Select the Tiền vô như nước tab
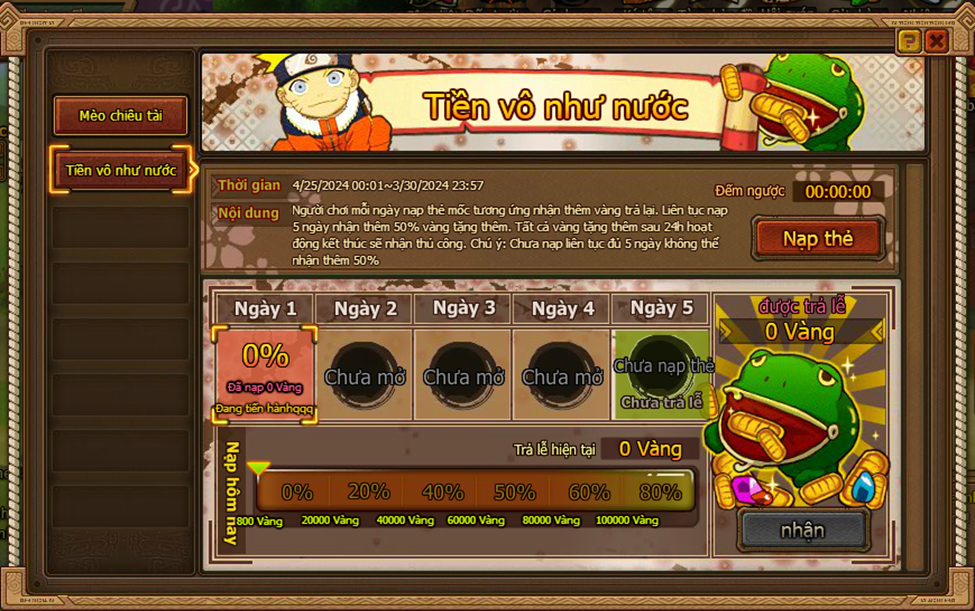This screenshot has width=975, height=611. [121, 171]
